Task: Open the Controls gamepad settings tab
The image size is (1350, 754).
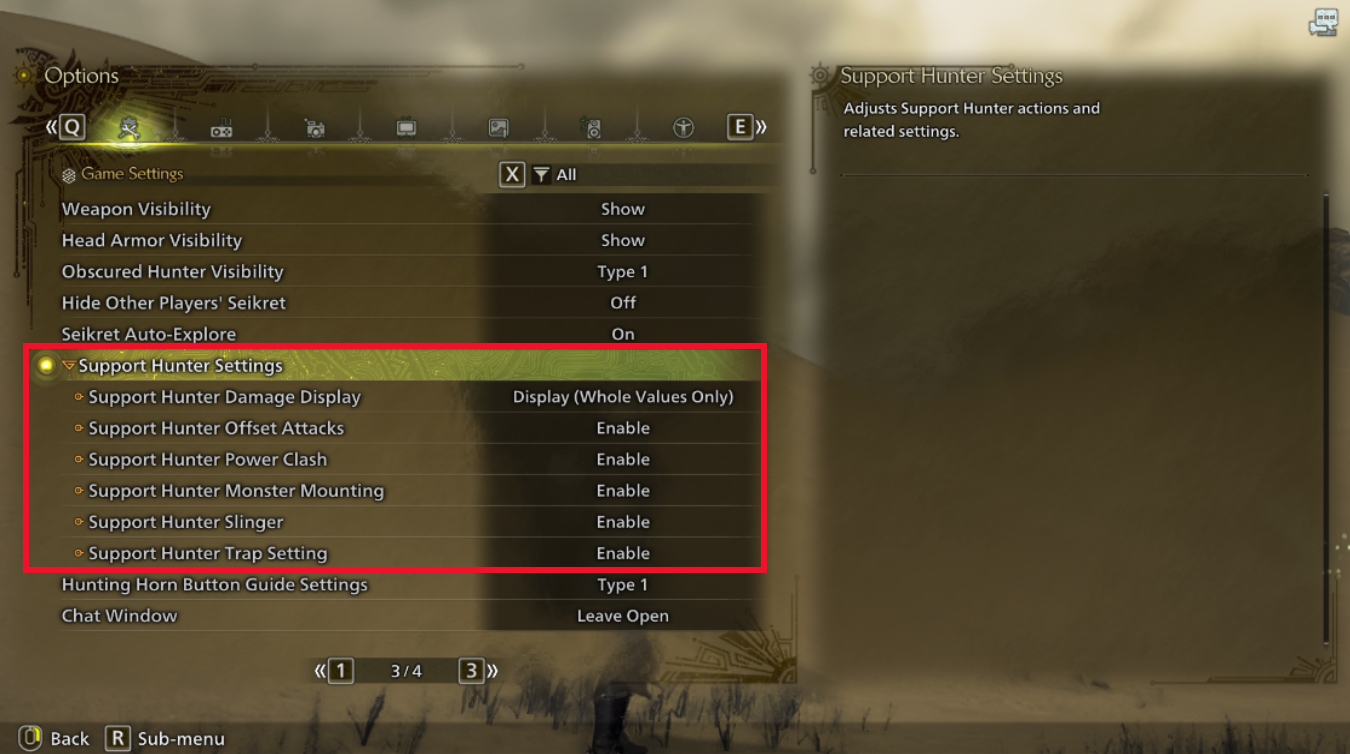Action: coord(221,127)
